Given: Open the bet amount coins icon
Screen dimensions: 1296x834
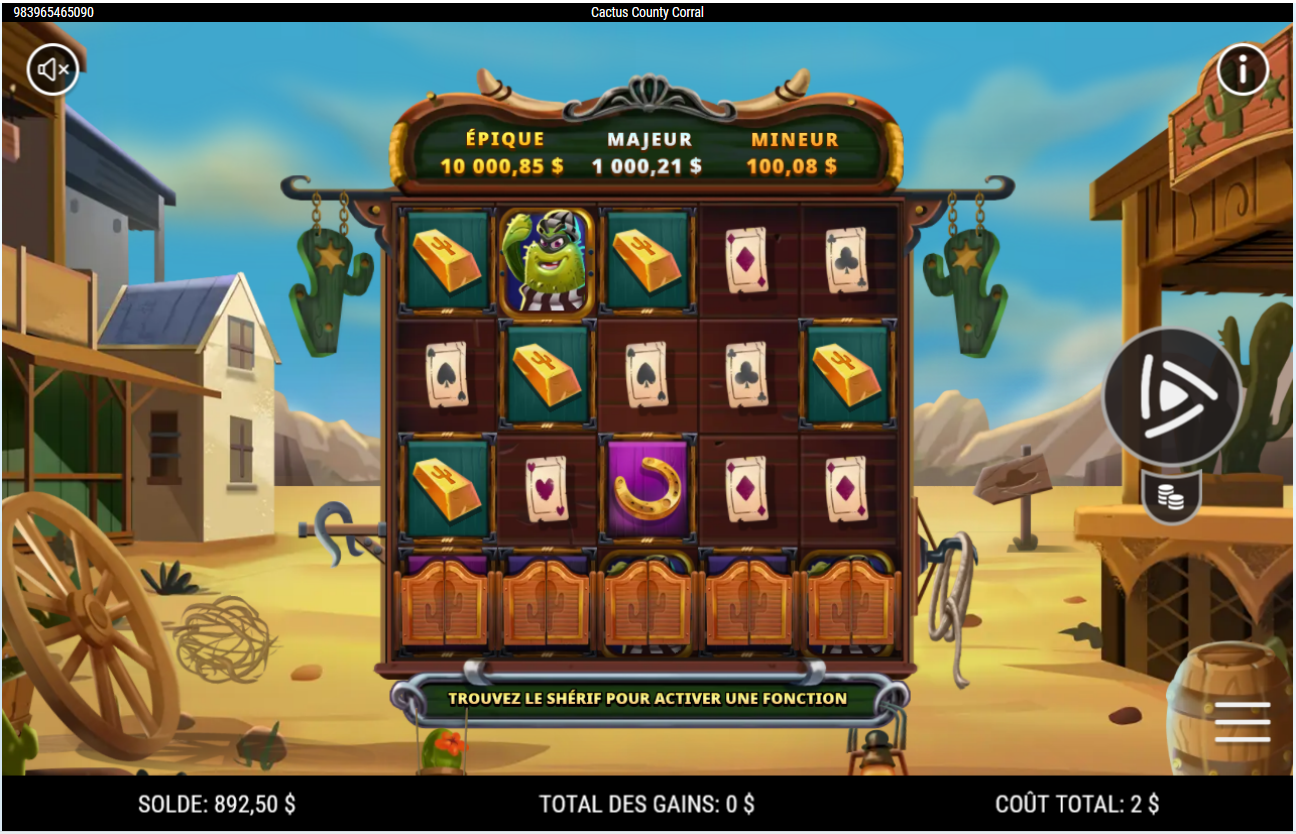Looking at the screenshot, I should point(1172,494).
